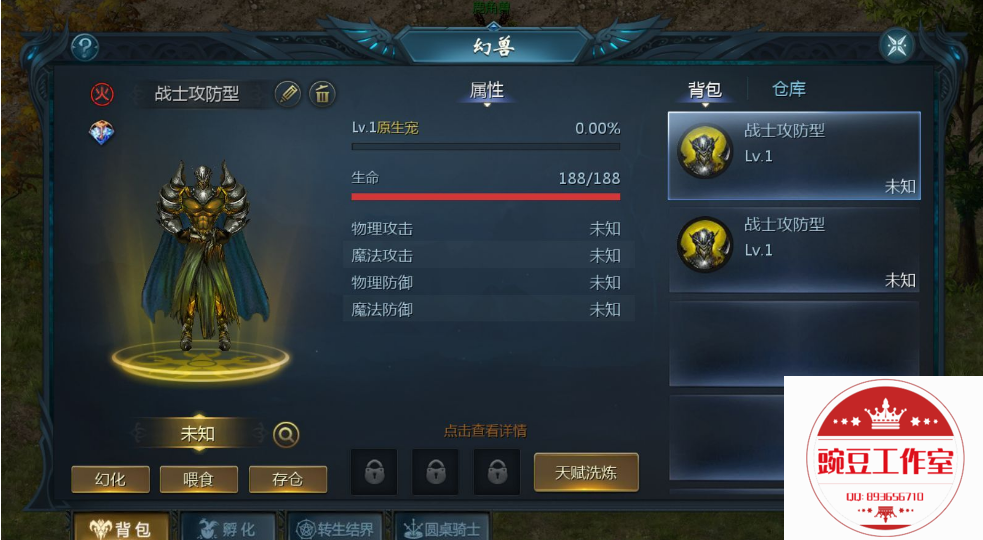This screenshot has height=540, width=983.
Task: Click the red 火 fire element icon
Action: pos(102,94)
